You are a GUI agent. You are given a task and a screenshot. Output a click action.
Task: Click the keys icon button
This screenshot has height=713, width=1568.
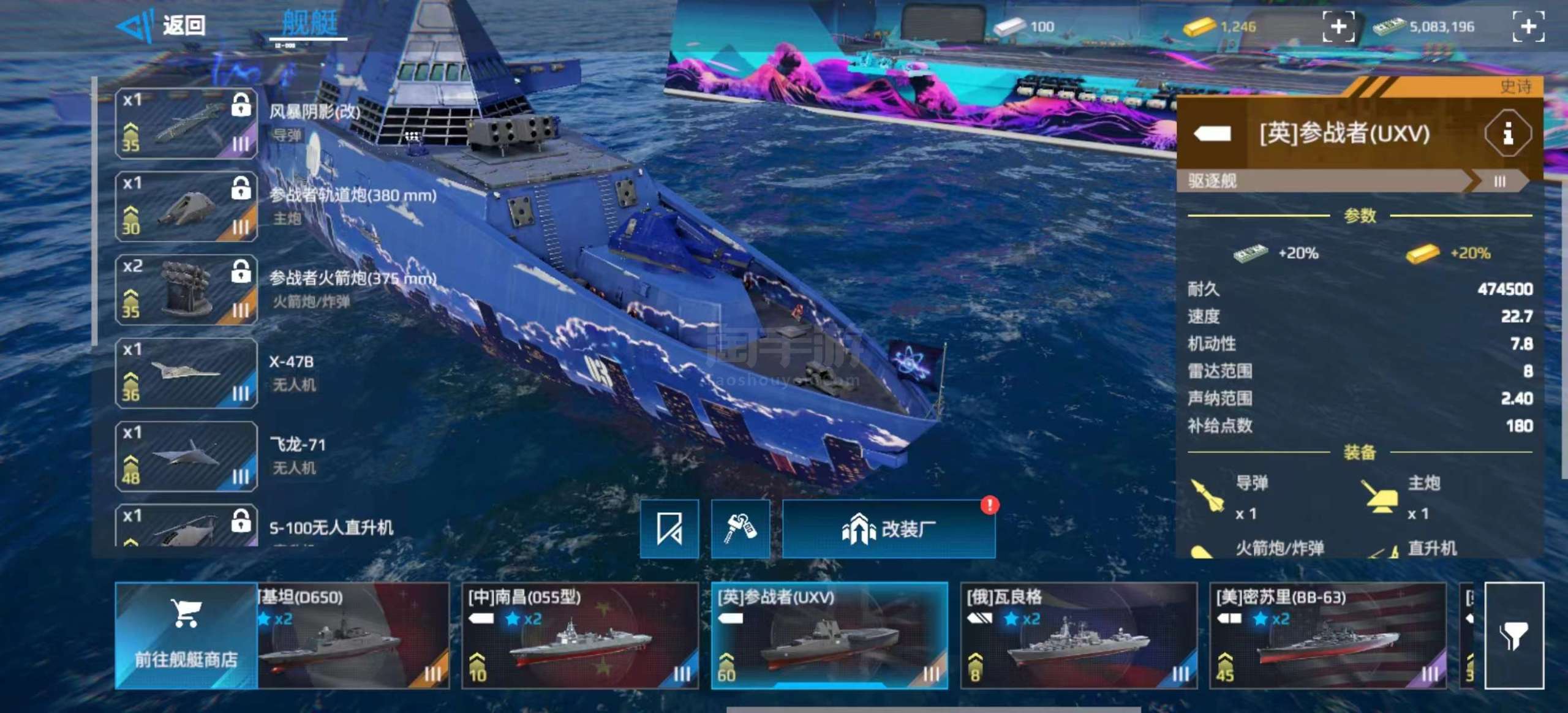741,529
